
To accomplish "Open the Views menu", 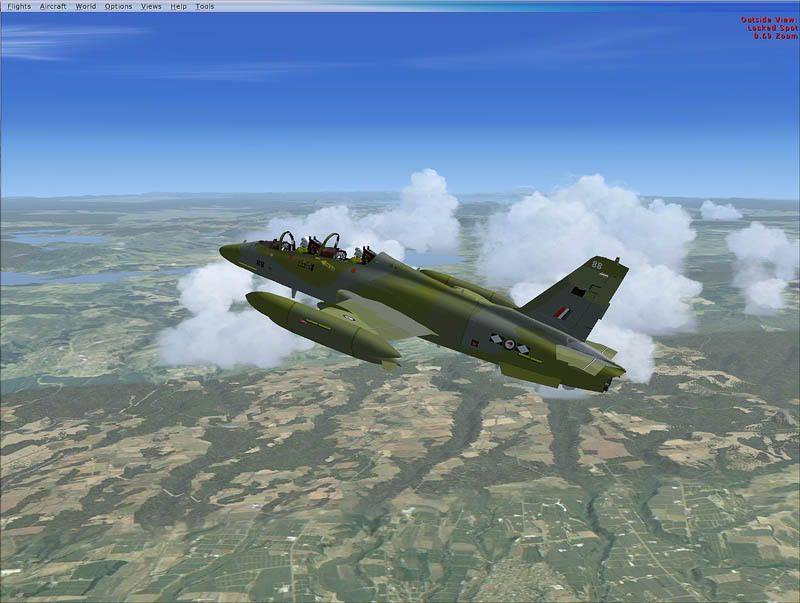I will (151, 6).
